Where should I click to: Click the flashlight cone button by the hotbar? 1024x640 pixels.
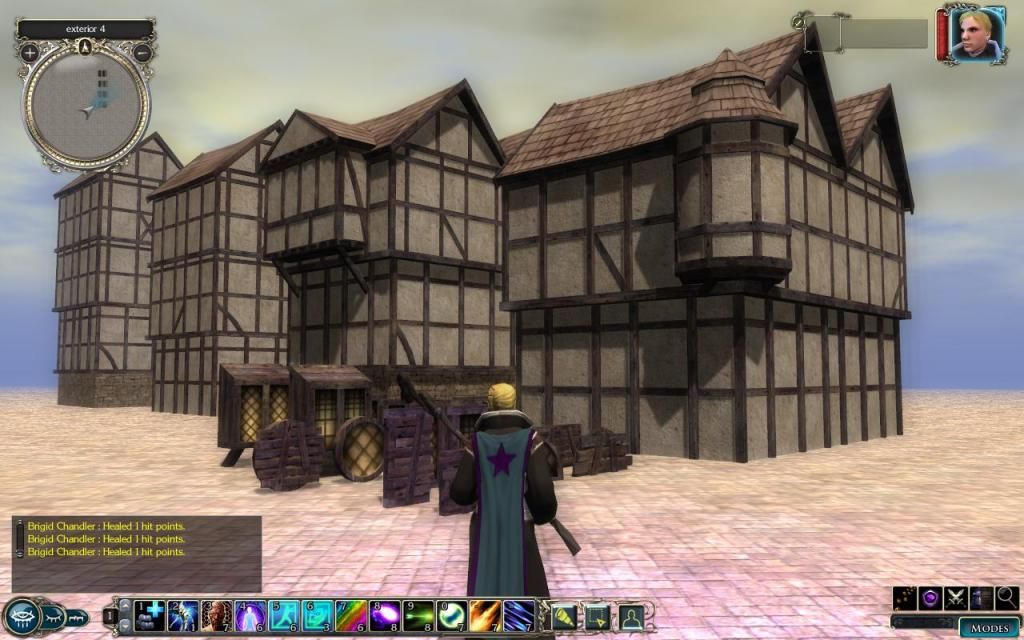pyautogui.click(x=565, y=616)
